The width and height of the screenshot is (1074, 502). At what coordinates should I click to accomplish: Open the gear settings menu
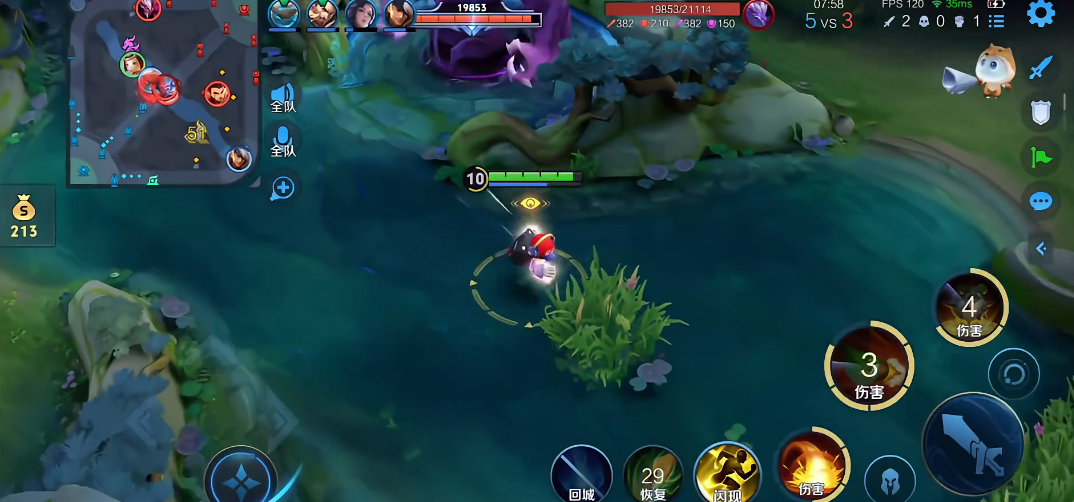pyautogui.click(x=1041, y=14)
